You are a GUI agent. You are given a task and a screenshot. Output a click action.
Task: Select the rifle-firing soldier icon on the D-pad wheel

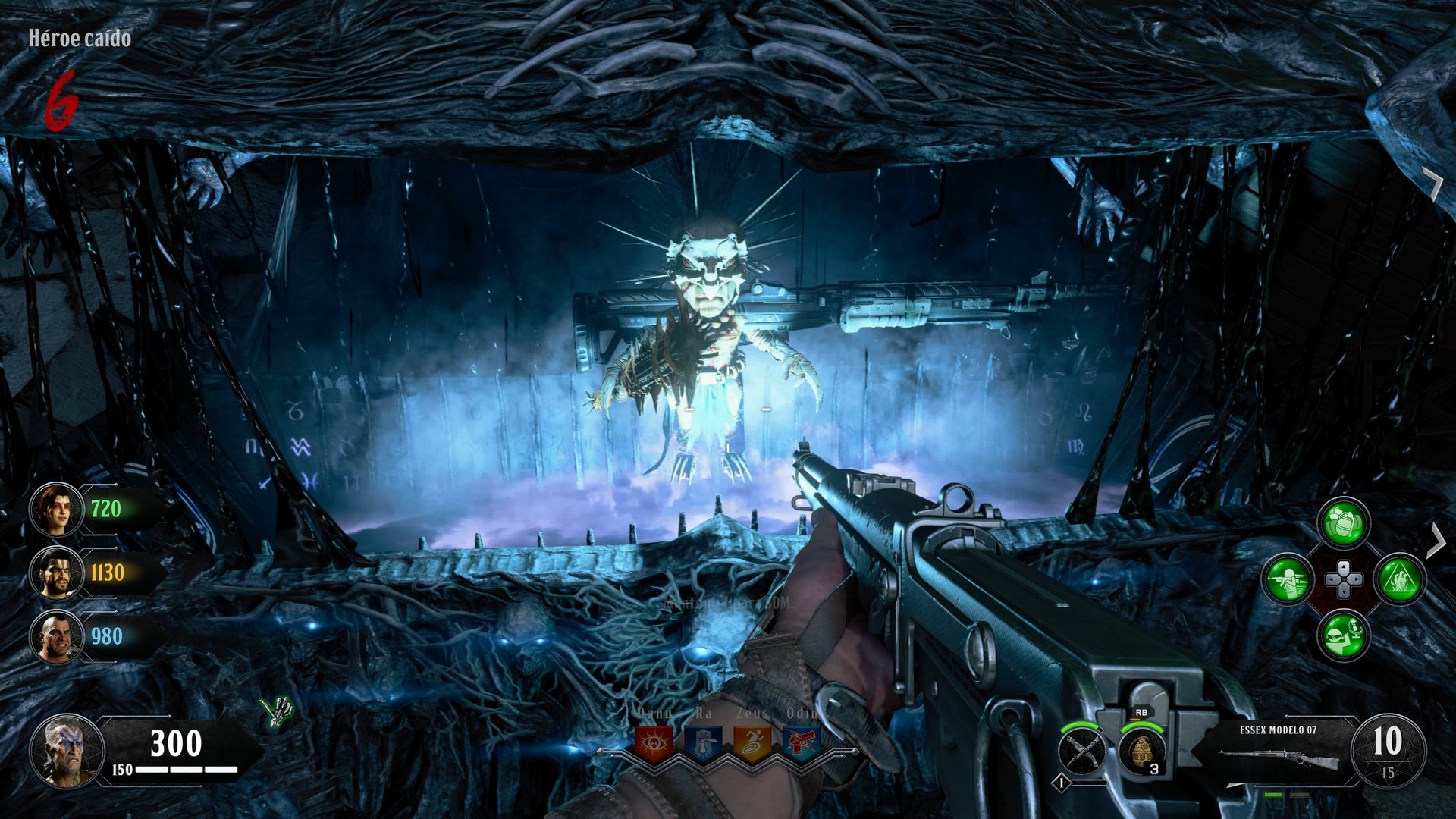[1288, 579]
